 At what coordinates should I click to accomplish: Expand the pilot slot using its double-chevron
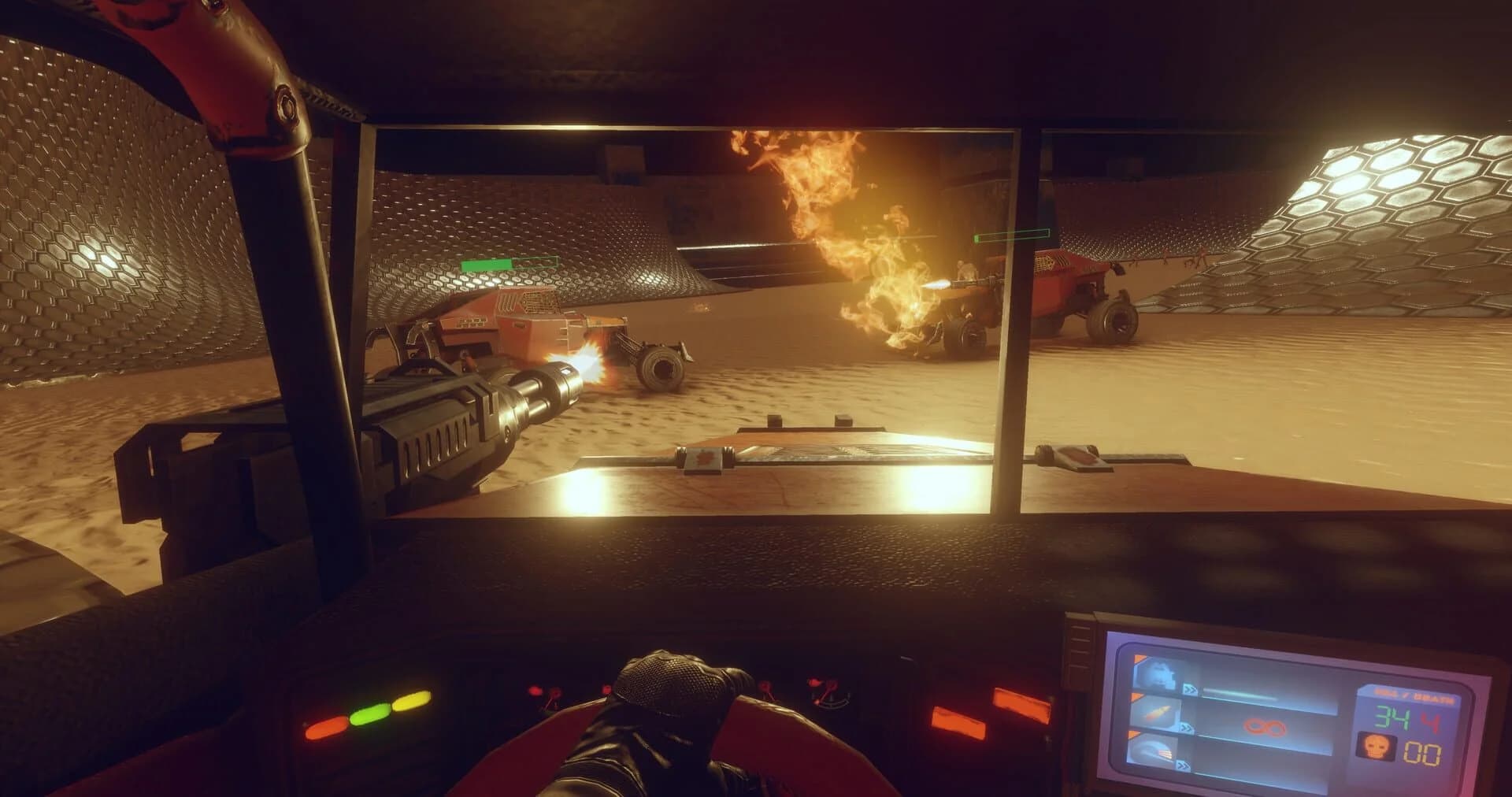tap(1190, 688)
